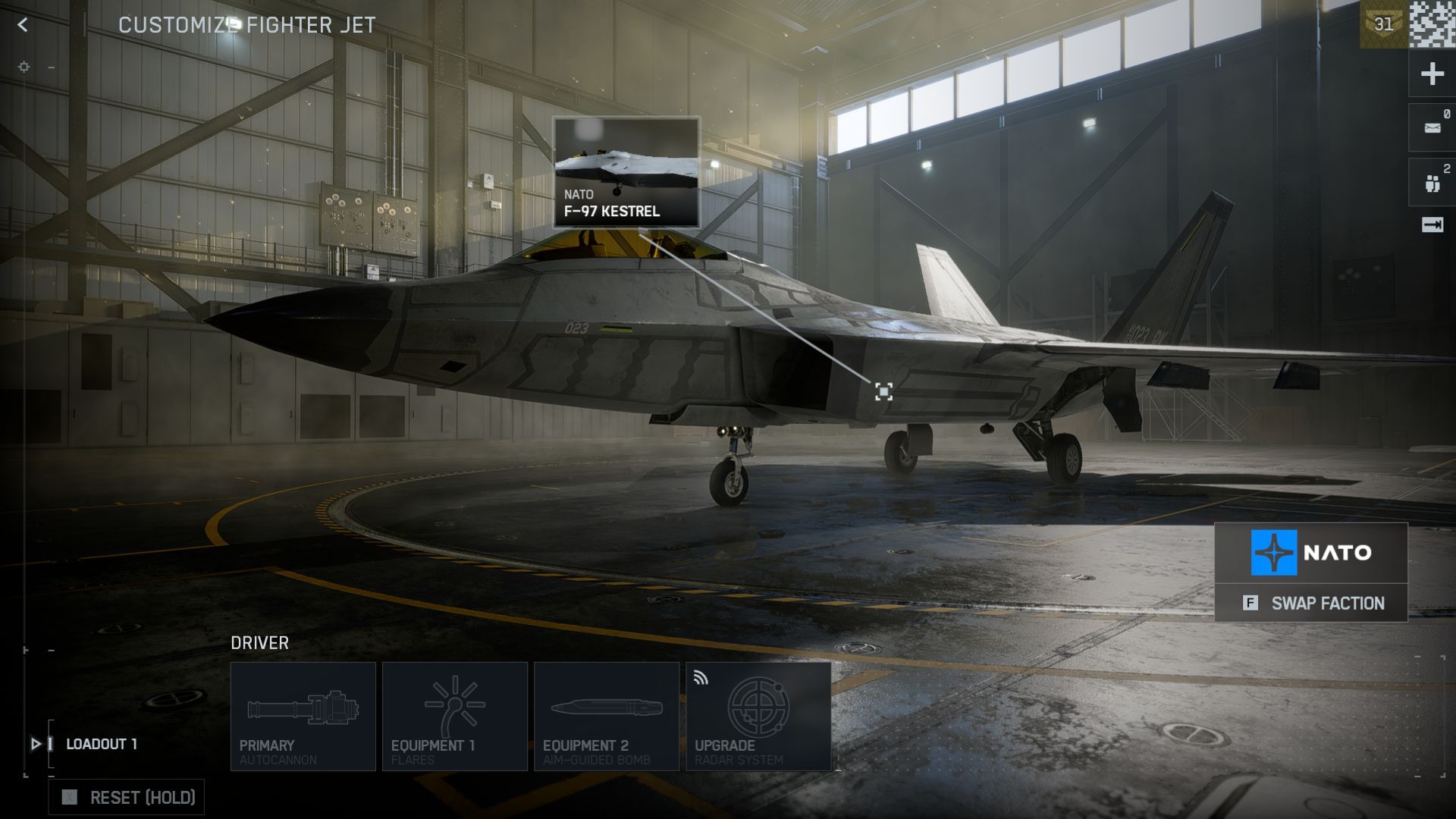Open the Upgrade Radar System slot
Screen dimensions: 1456x819
click(x=758, y=717)
